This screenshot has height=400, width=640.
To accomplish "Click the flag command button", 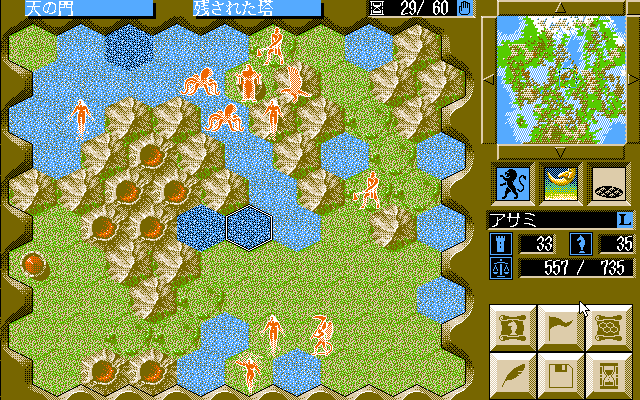I will click(560, 327).
